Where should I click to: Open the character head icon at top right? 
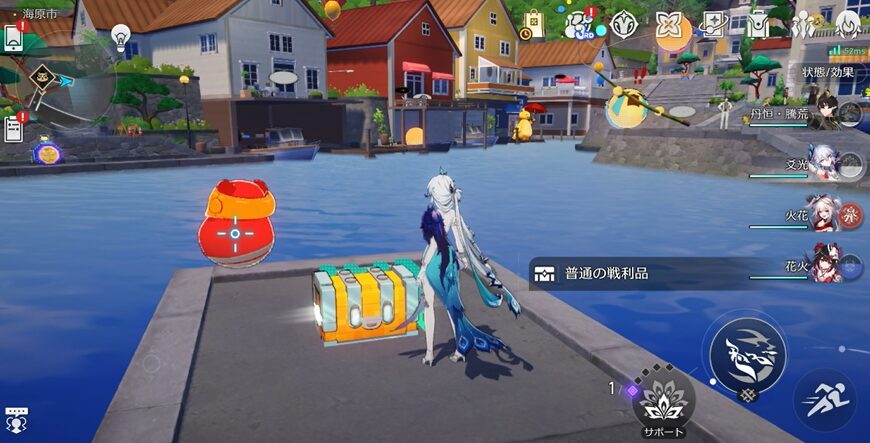click(x=848, y=24)
